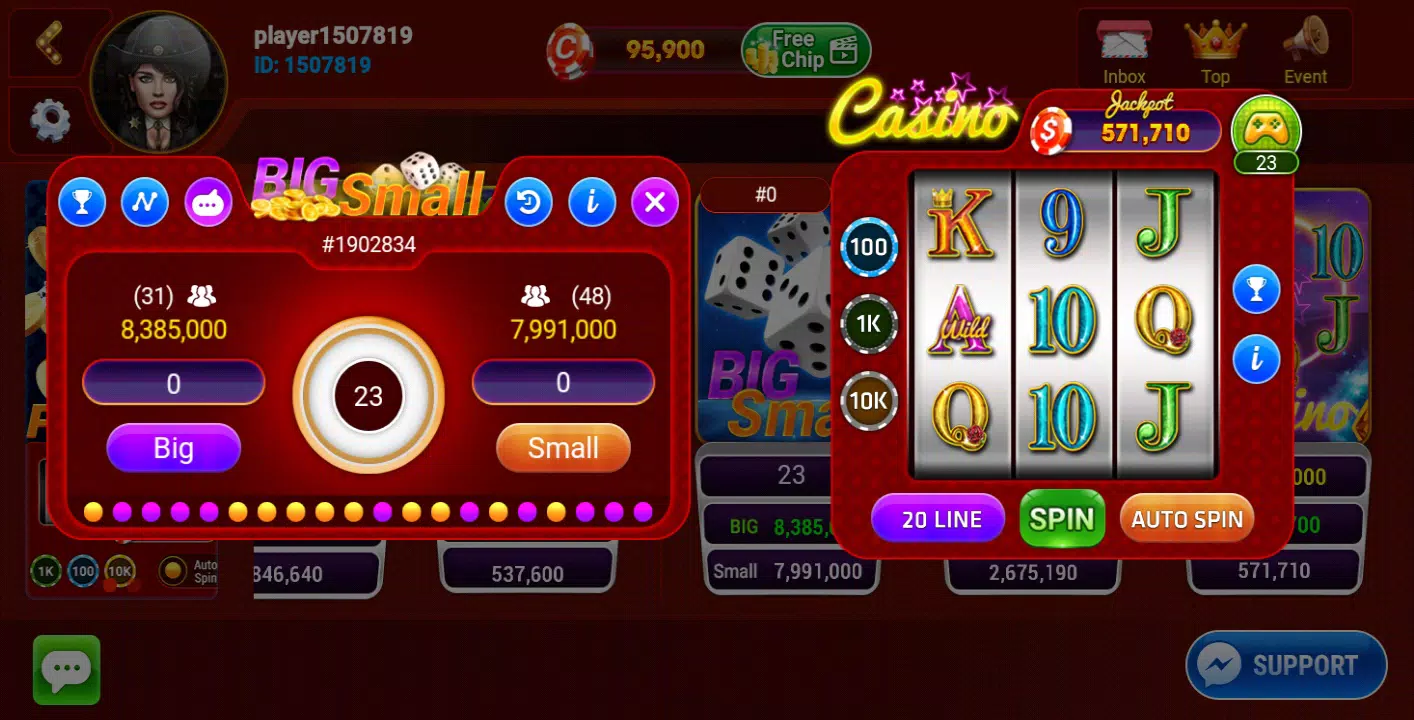Select the 100 chip denomination

point(868,246)
